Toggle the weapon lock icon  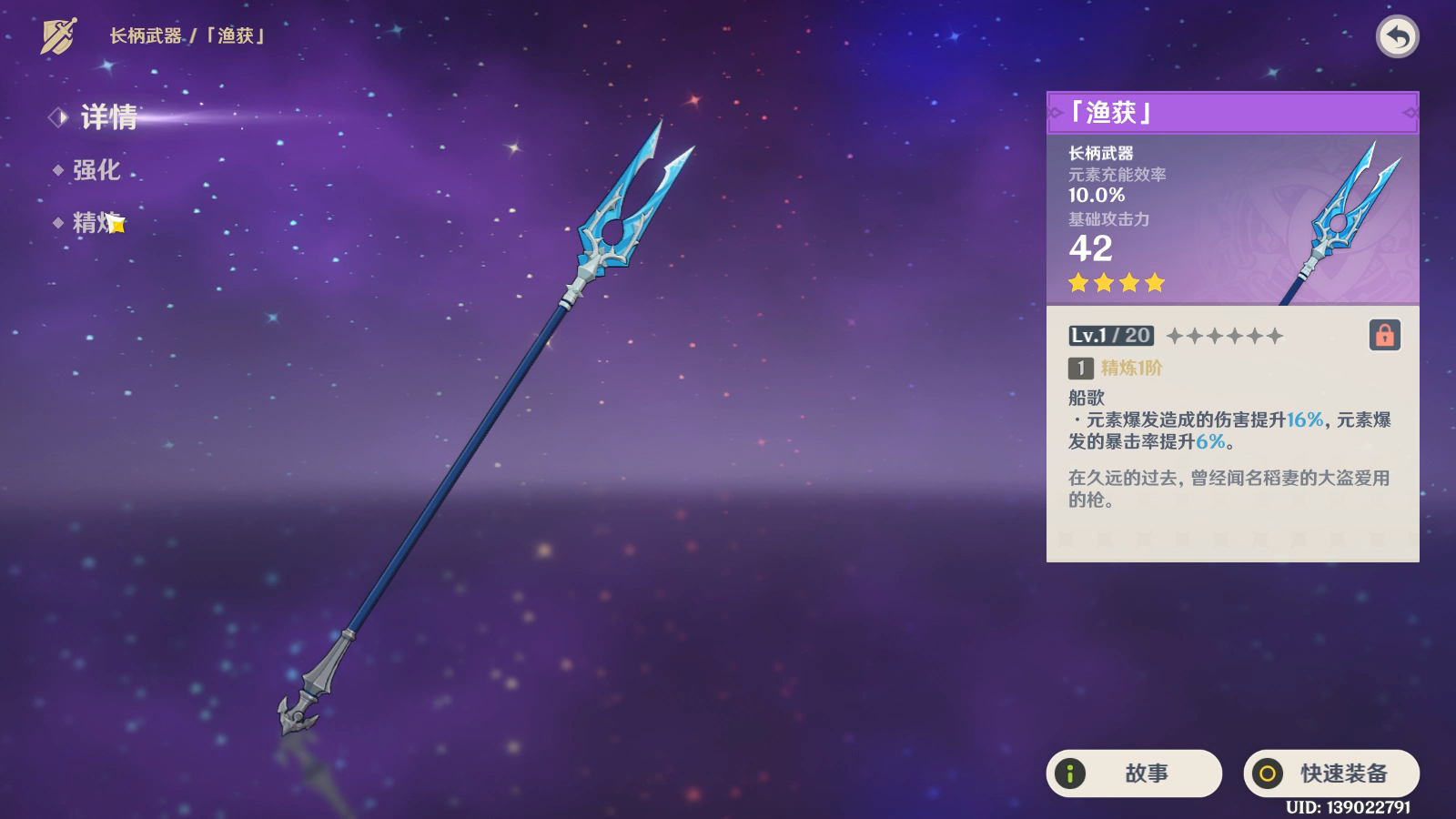click(x=1384, y=335)
